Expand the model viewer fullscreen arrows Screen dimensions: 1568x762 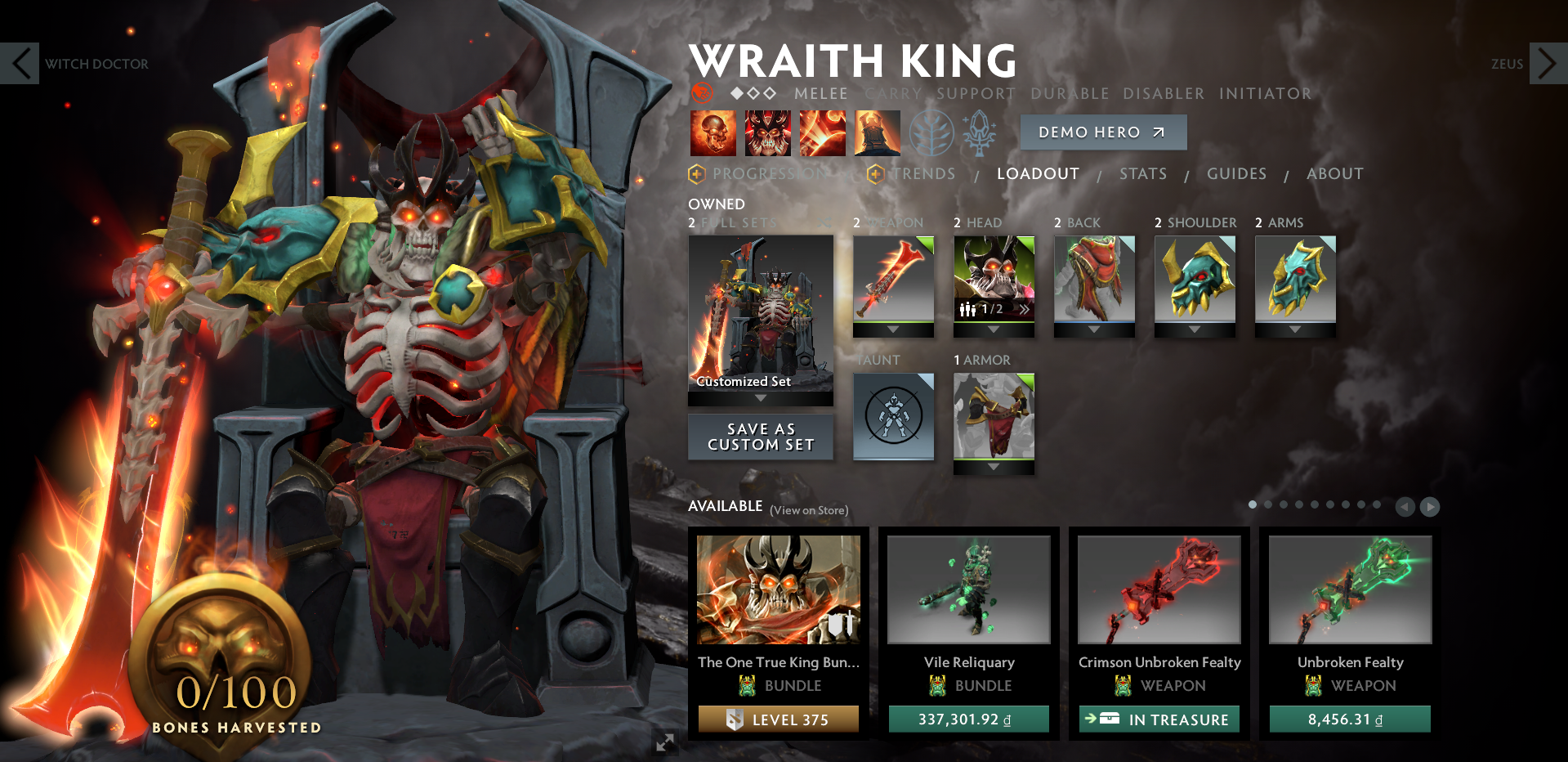click(664, 742)
